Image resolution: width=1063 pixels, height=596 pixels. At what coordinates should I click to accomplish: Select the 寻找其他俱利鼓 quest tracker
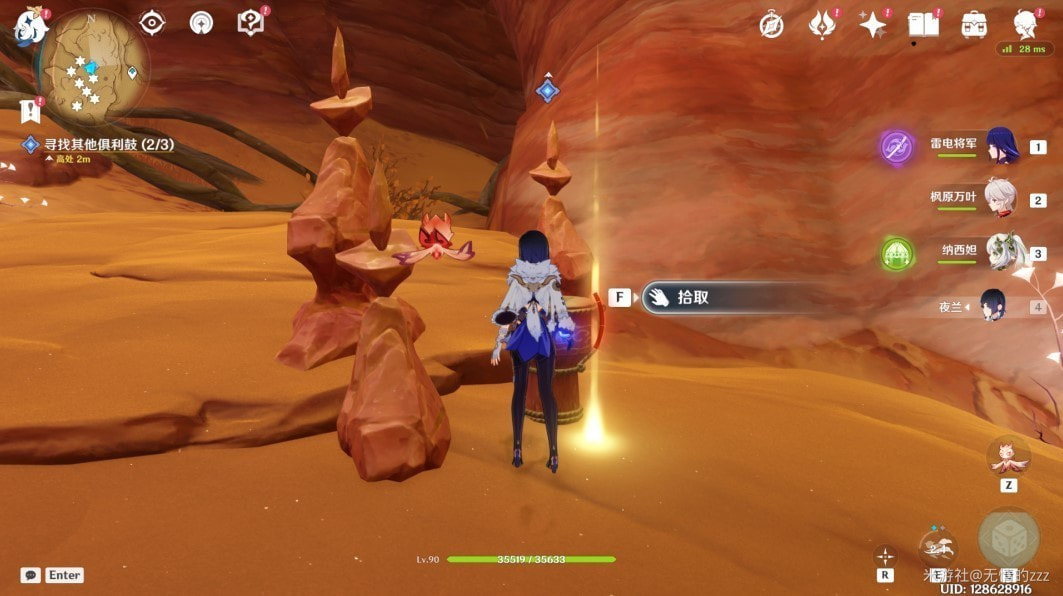100,145
